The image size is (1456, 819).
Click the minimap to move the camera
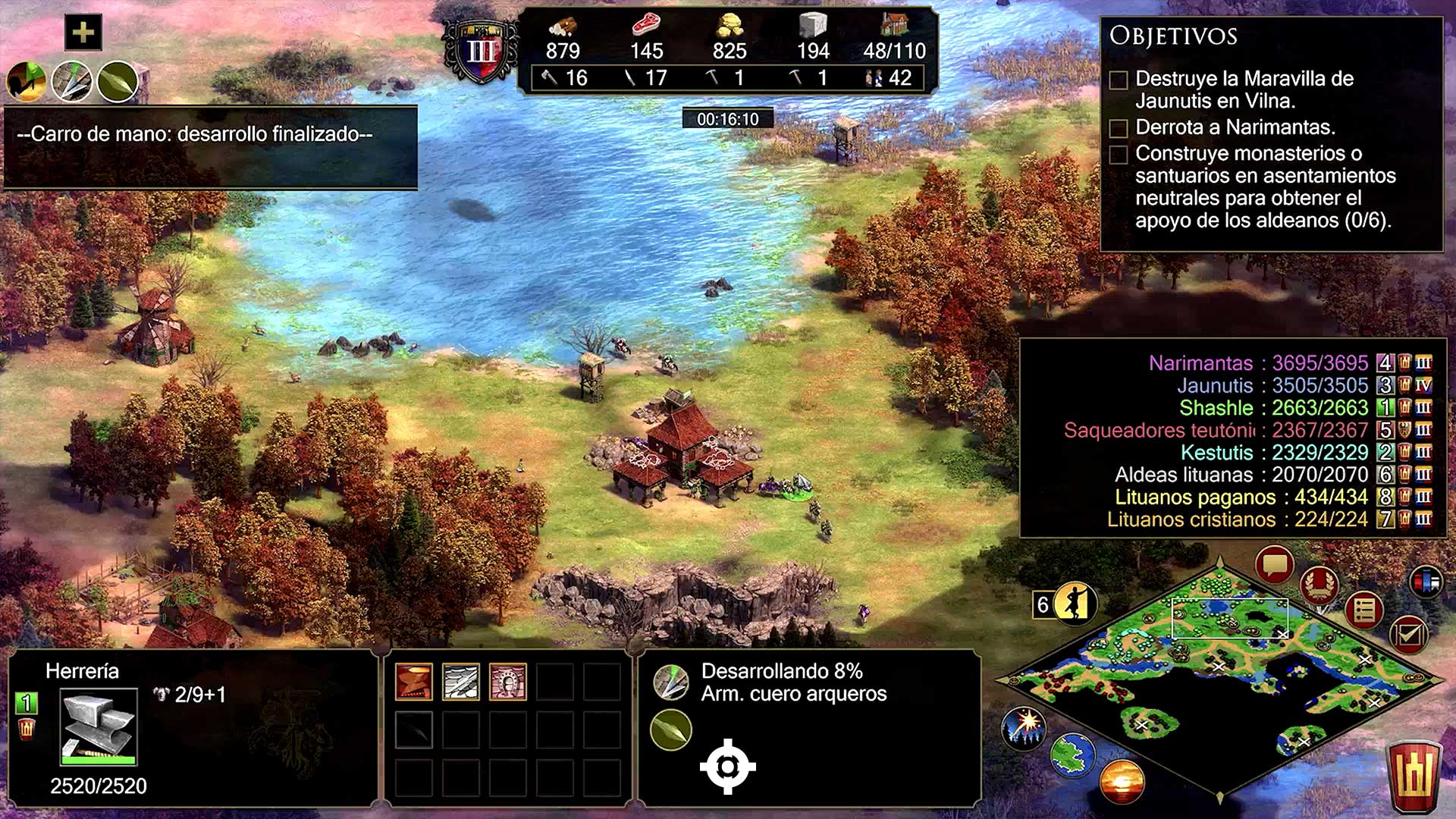[1221, 682]
